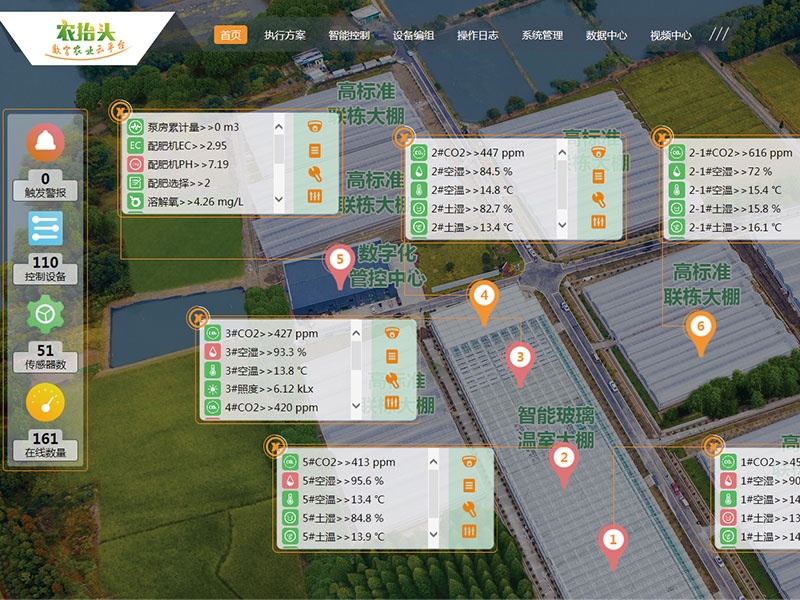View the 操作日志 tab

(478, 35)
